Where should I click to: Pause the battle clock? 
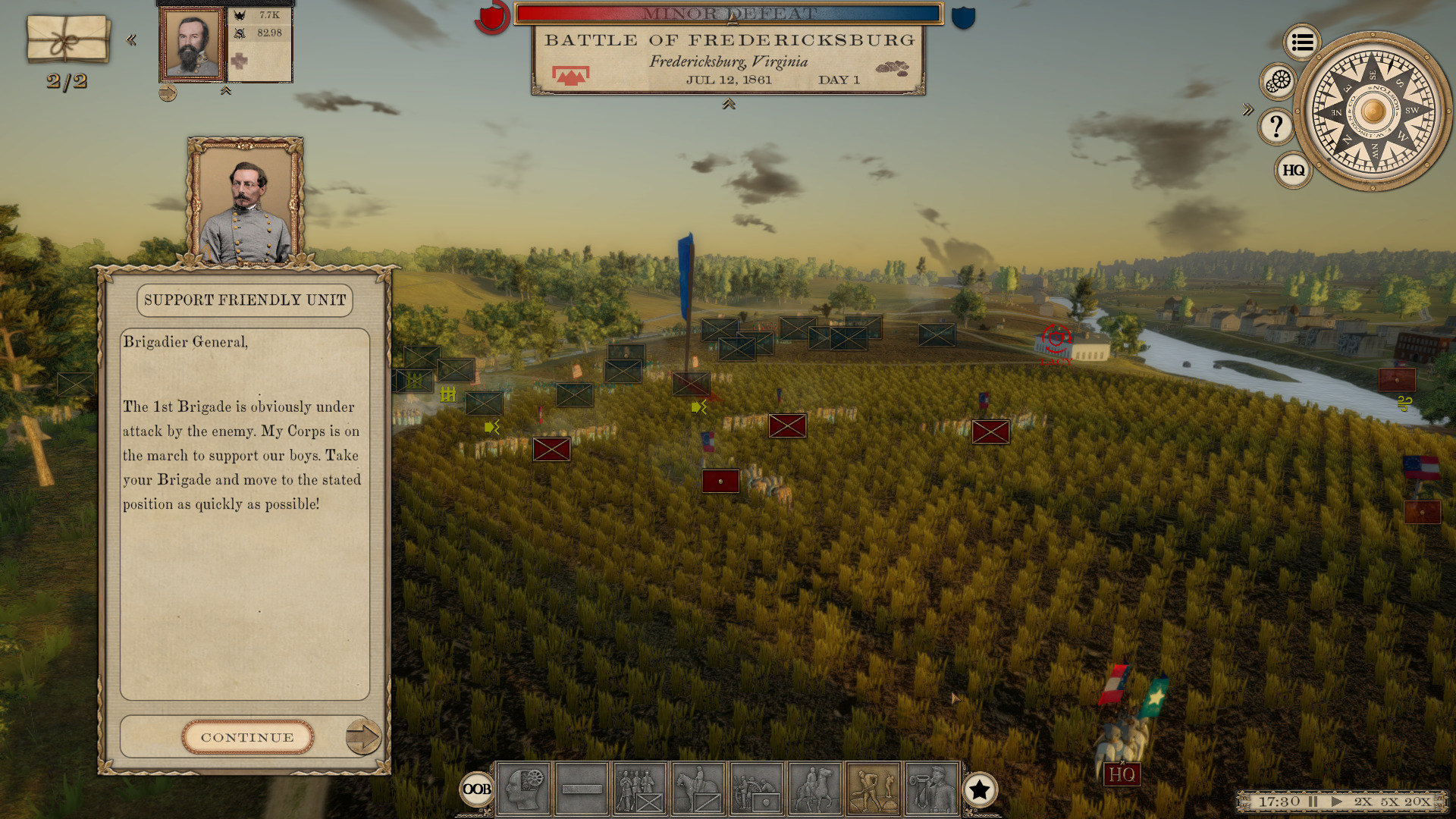(1313, 802)
